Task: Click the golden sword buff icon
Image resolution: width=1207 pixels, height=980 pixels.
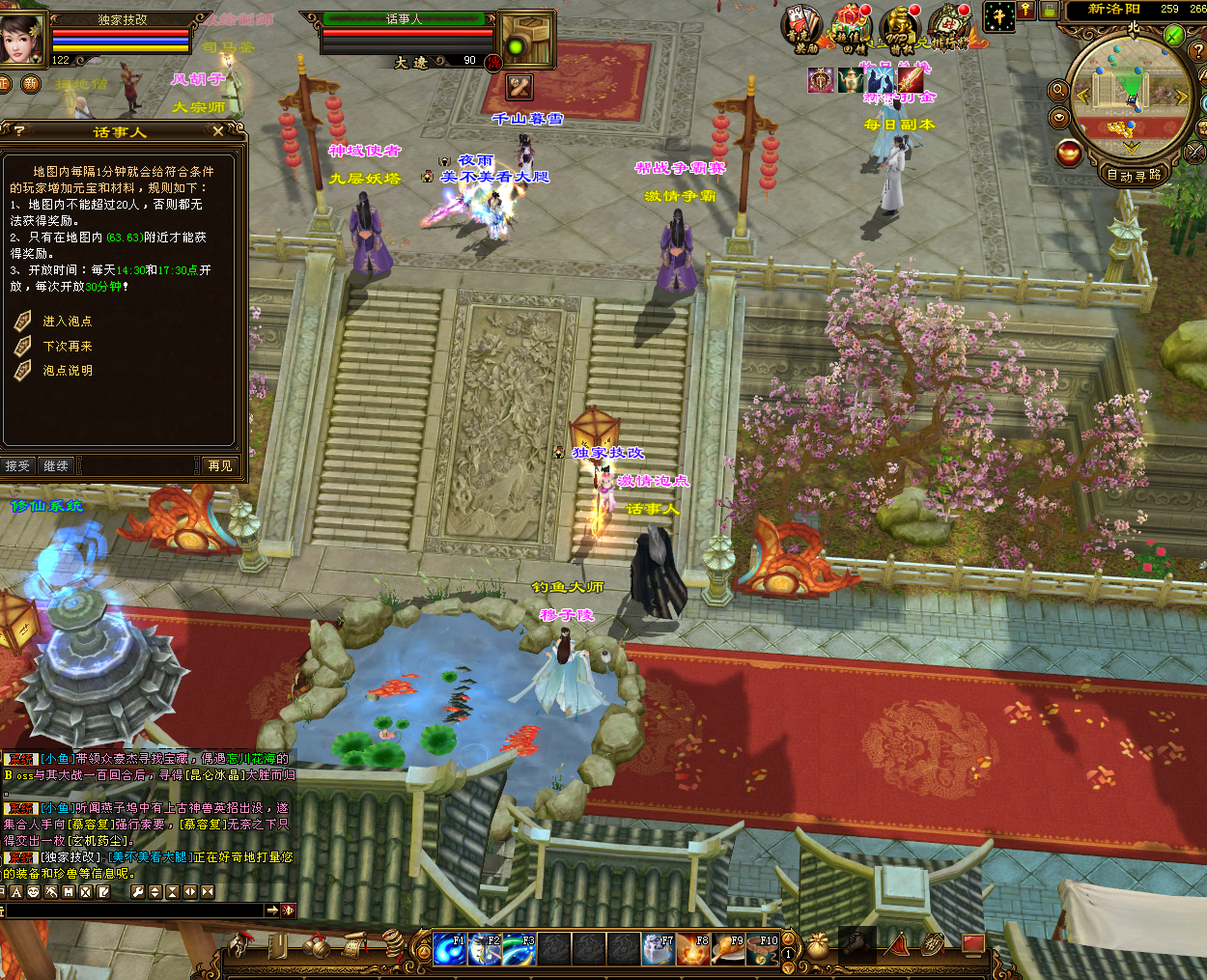Action: pos(910,80)
